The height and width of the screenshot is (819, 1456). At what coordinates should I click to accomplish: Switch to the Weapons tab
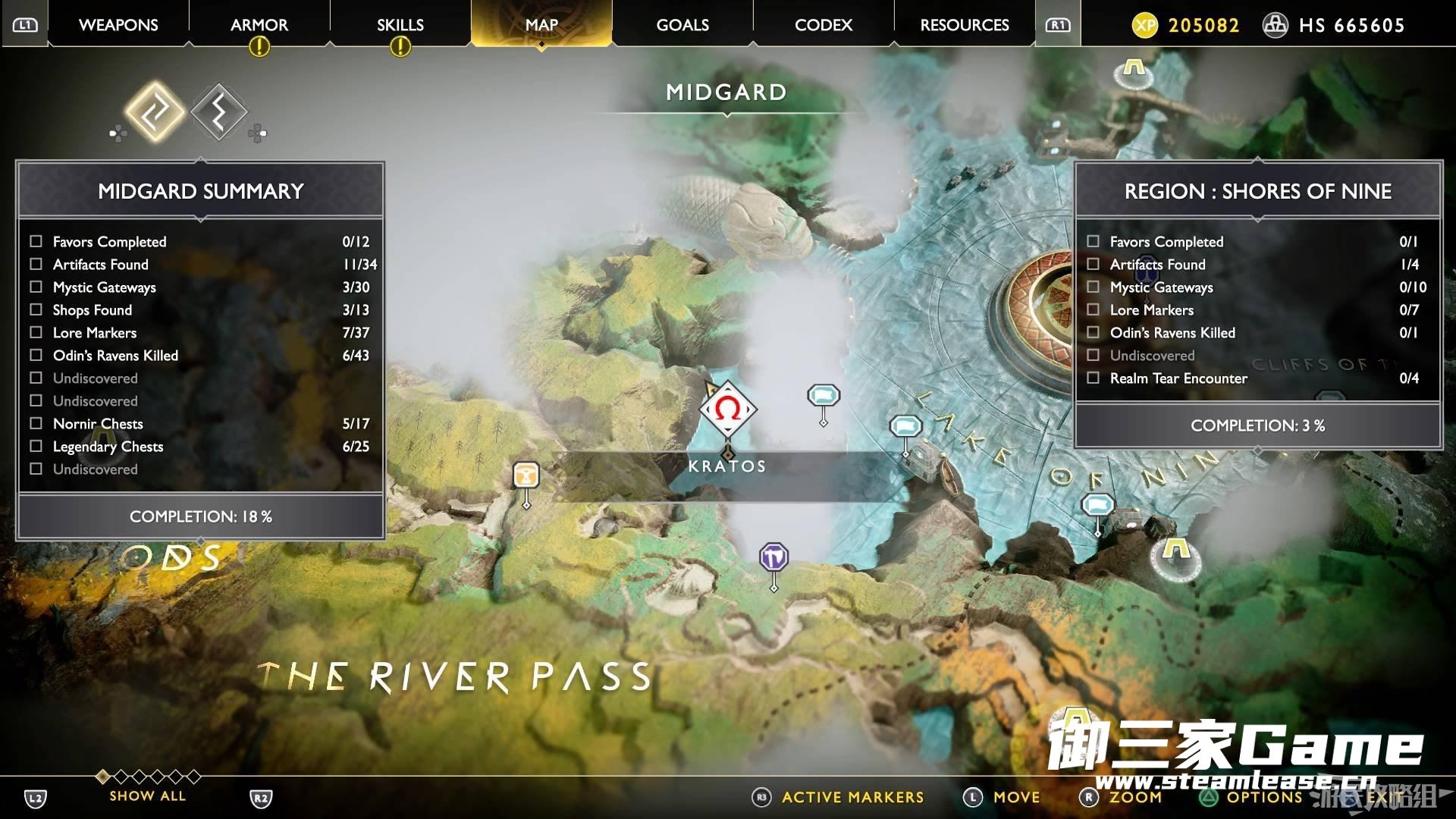click(118, 25)
